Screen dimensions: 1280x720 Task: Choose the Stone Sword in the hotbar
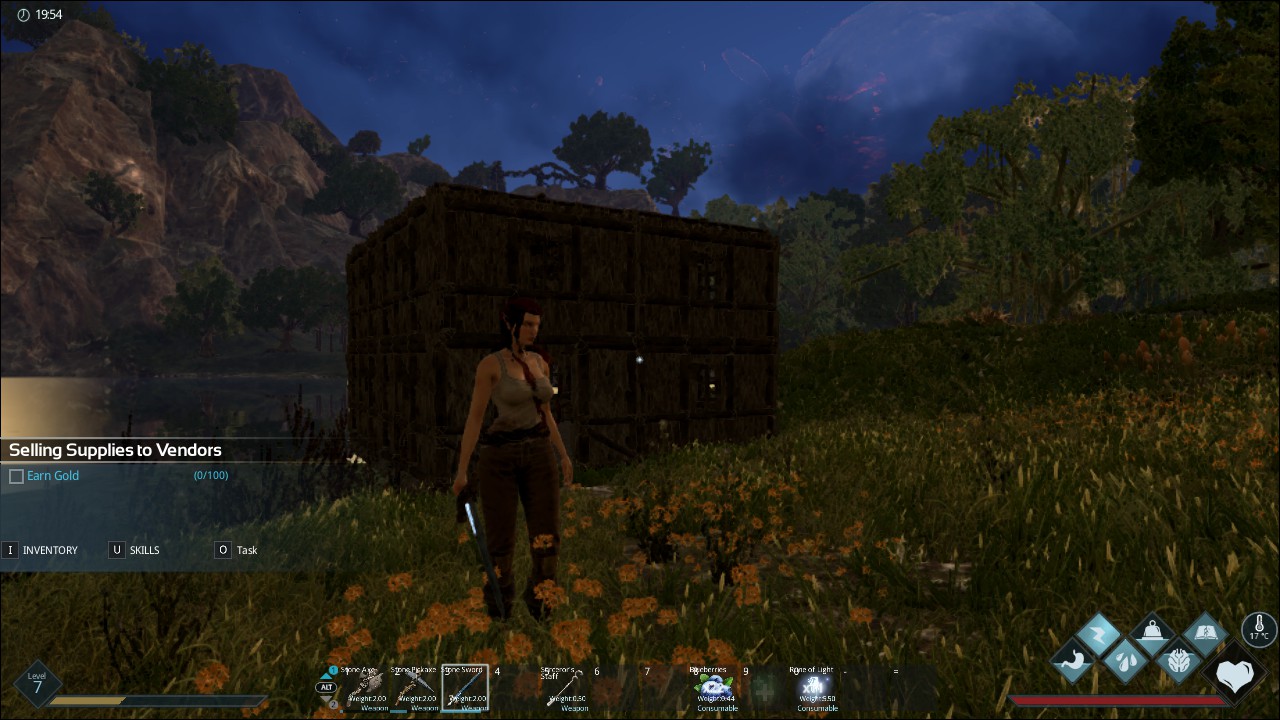465,690
